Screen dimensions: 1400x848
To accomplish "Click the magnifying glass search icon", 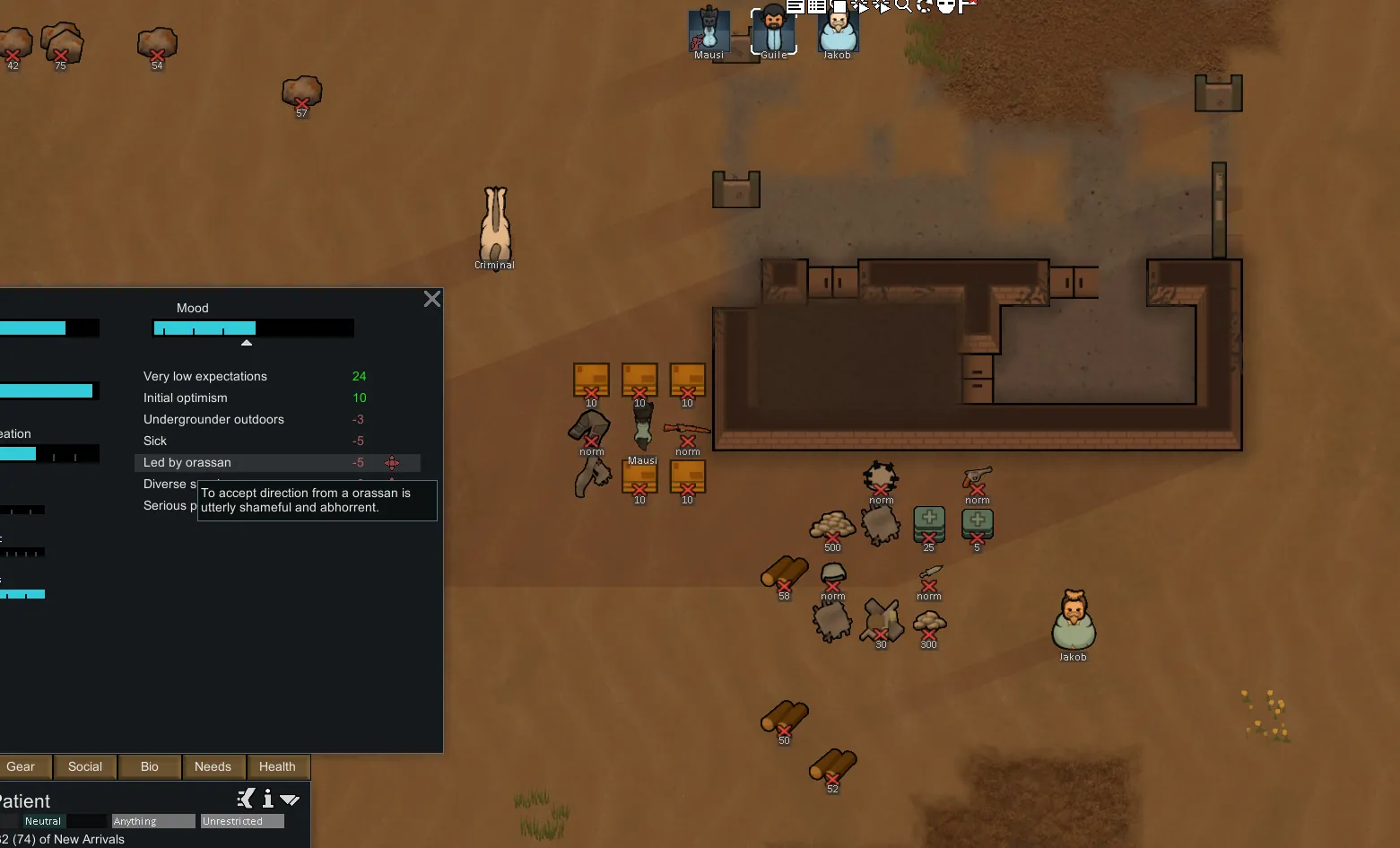I will coord(903,5).
